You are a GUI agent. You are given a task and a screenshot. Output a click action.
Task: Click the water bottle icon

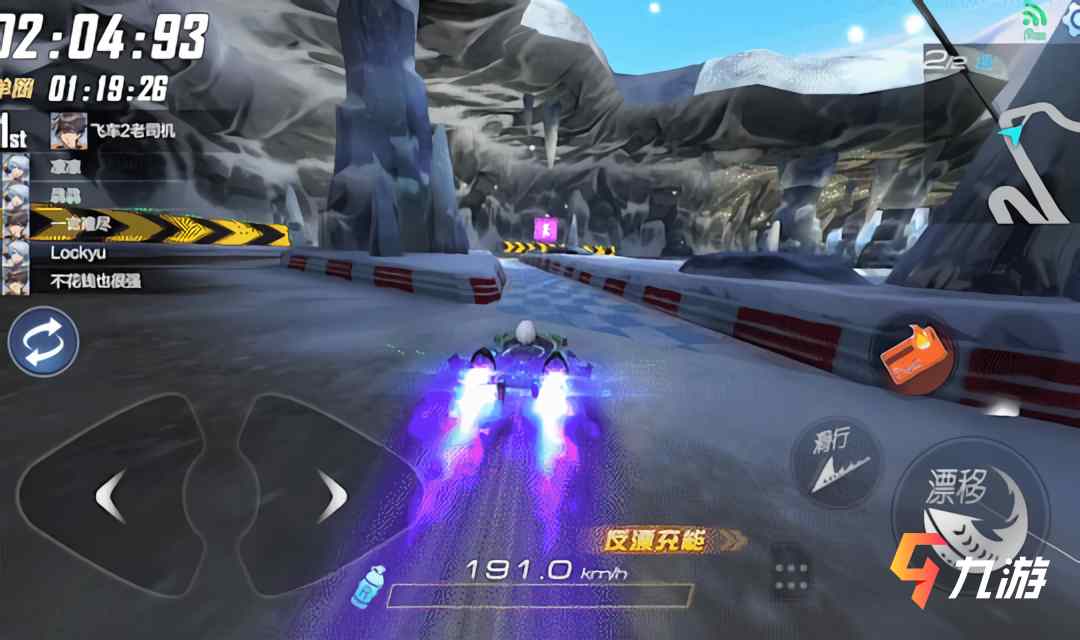pos(369,585)
